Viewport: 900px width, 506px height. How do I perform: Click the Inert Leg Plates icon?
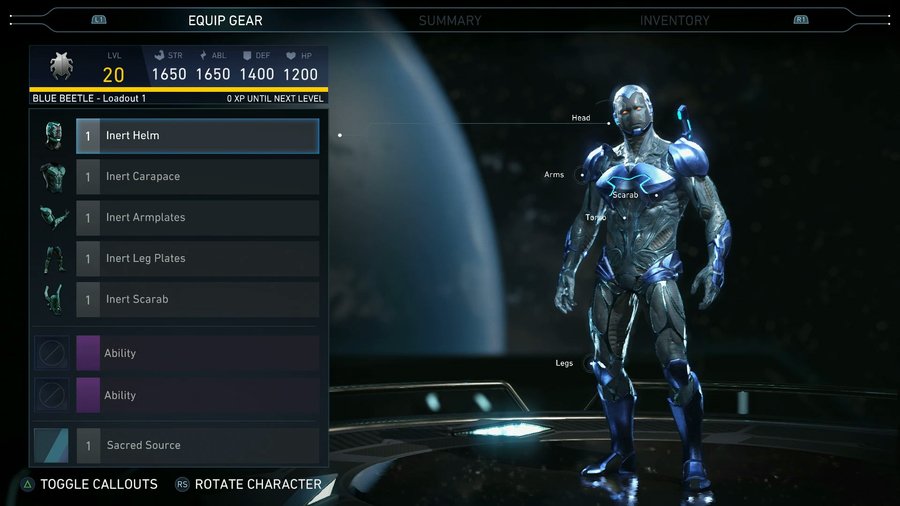pos(52,259)
